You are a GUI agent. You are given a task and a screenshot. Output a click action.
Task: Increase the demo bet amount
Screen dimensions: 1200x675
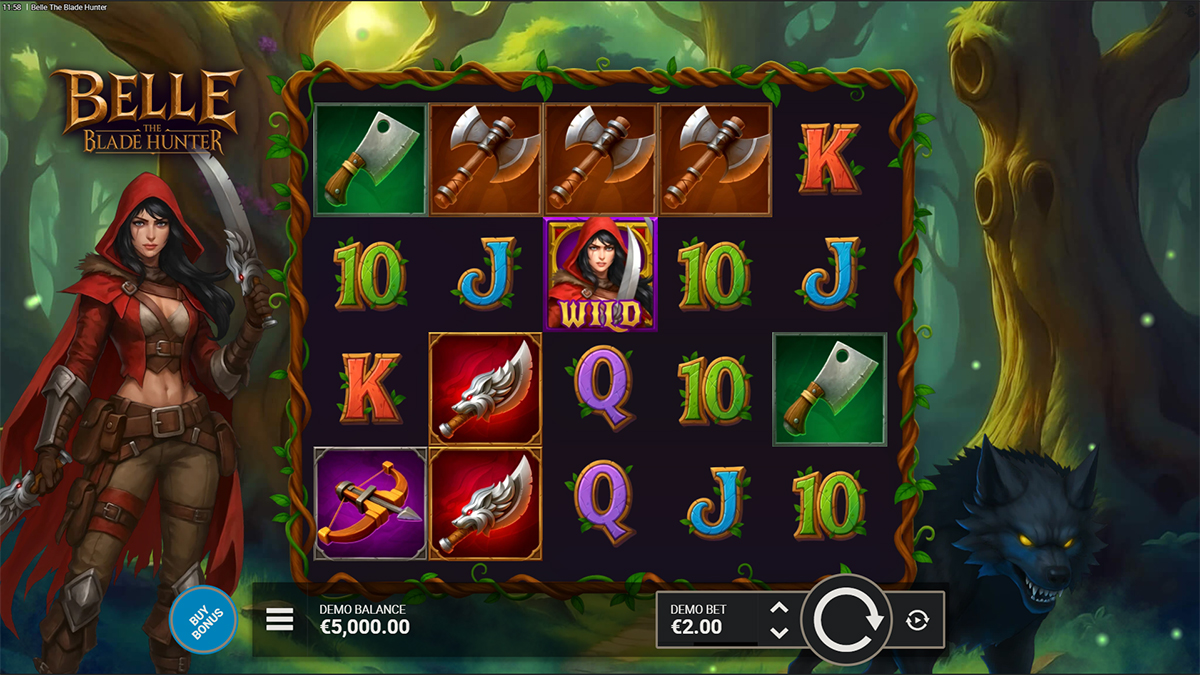[780, 609]
